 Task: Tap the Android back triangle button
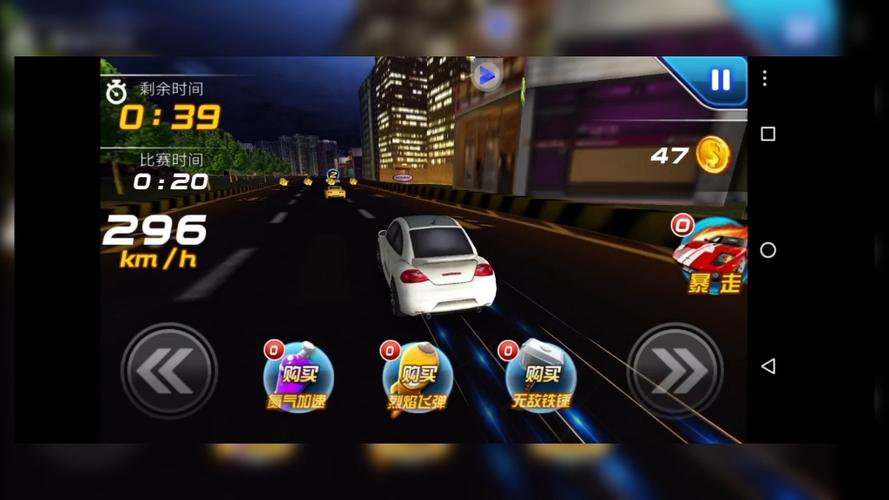[x=767, y=366]
